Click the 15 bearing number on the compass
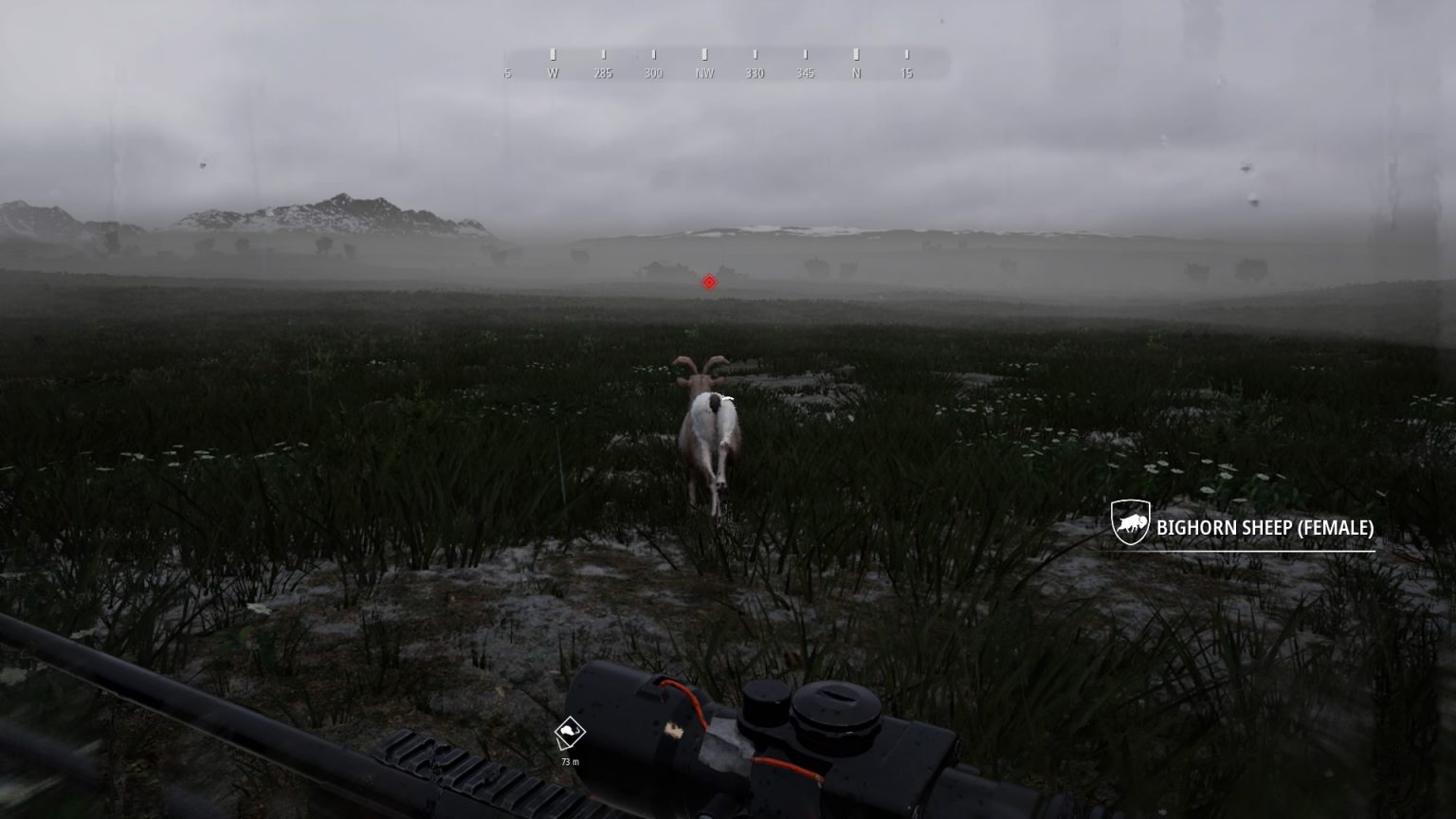The height and width of the screenshot is (819, 1456). 906,72
